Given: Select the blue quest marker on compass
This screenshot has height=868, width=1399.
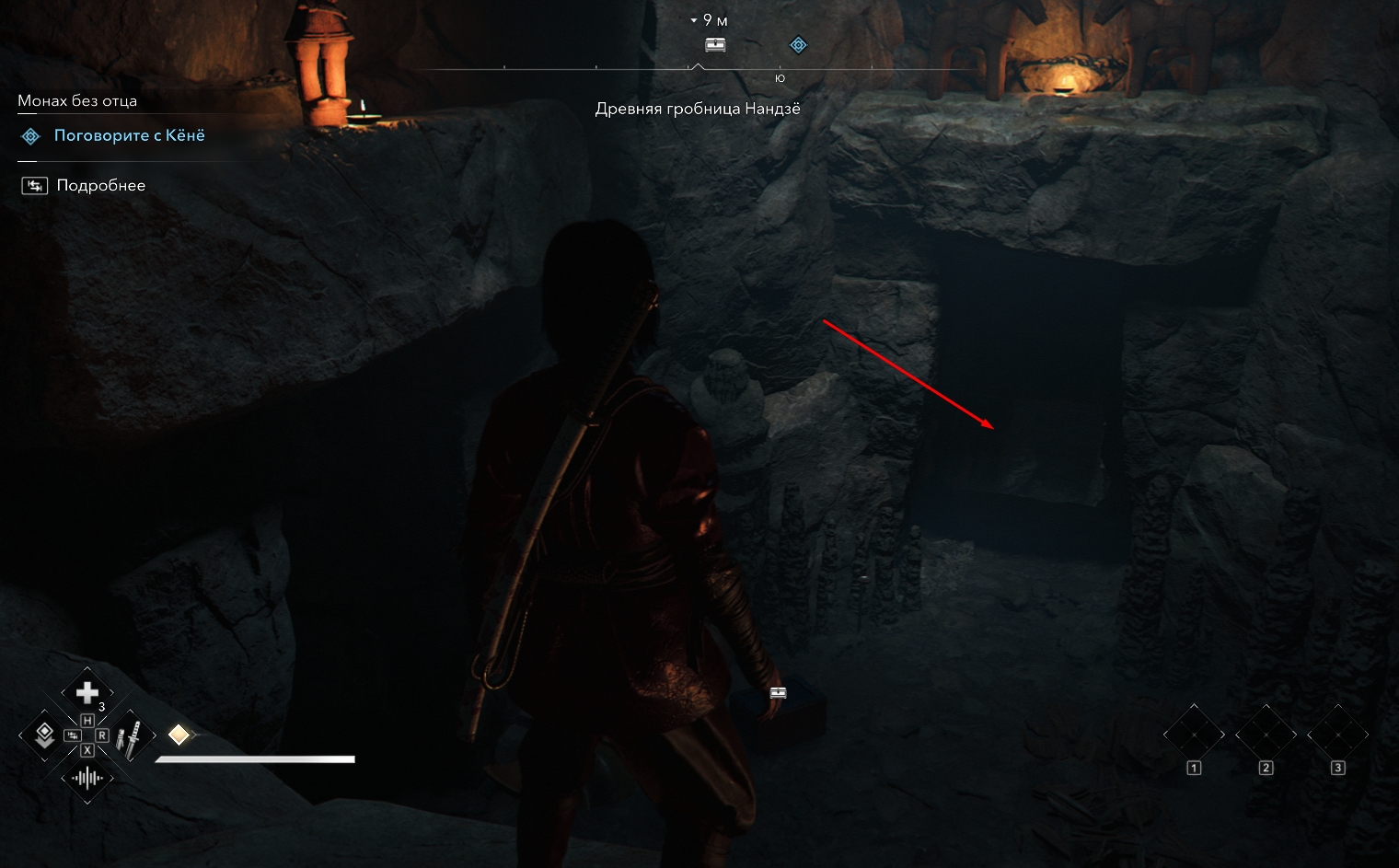Looking at the screenshot, I should [x=798, y=44].
